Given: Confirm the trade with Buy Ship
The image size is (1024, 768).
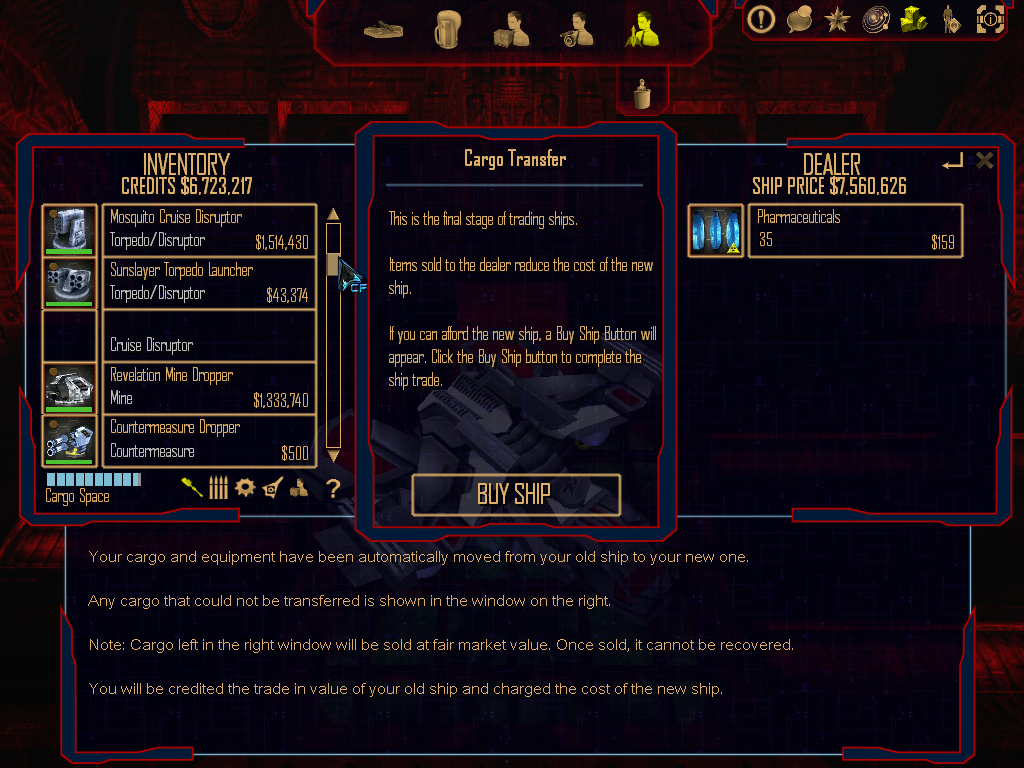Looking at the screenshot, I should point(515,494).
